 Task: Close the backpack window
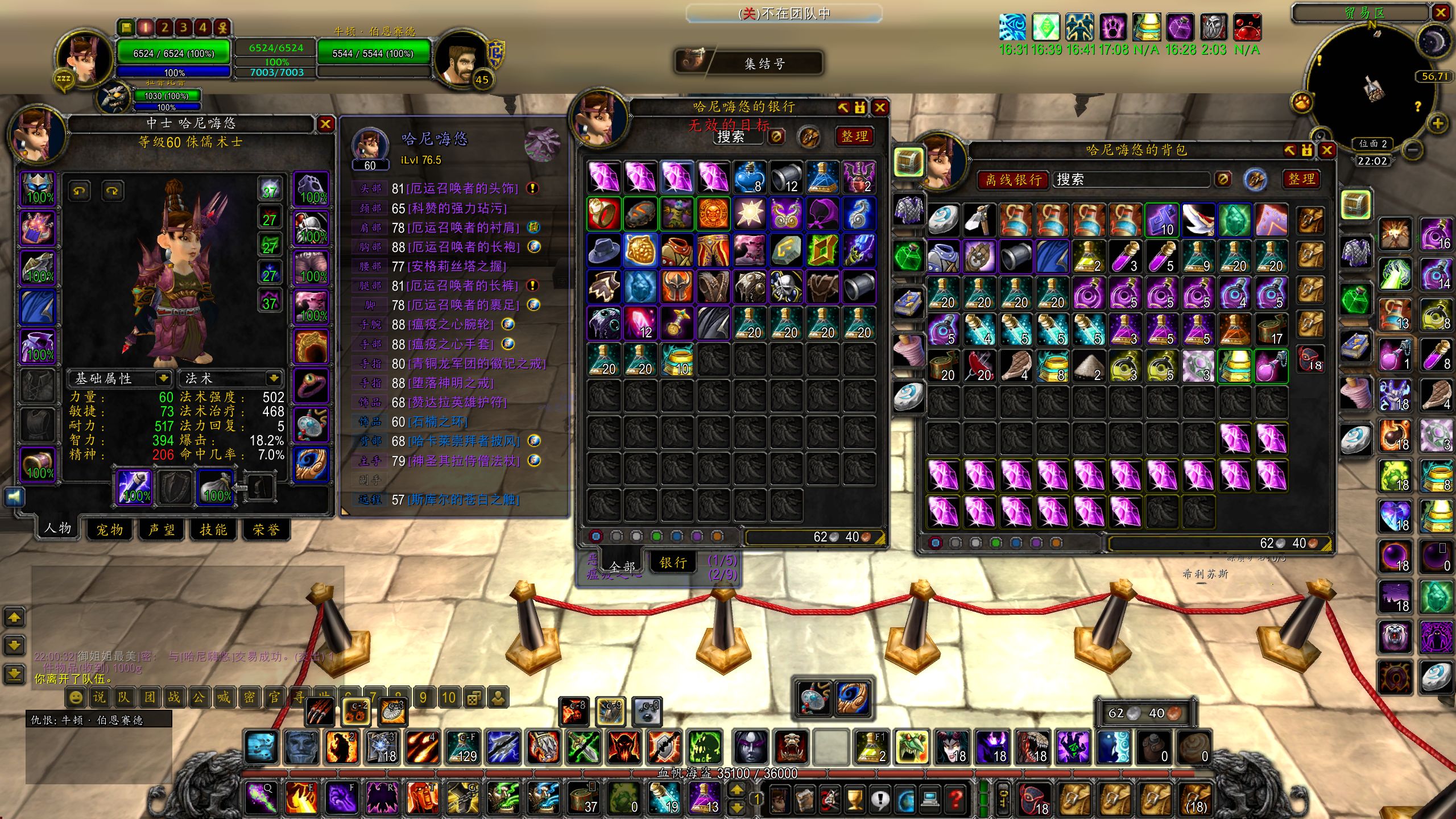(1327, 150)
